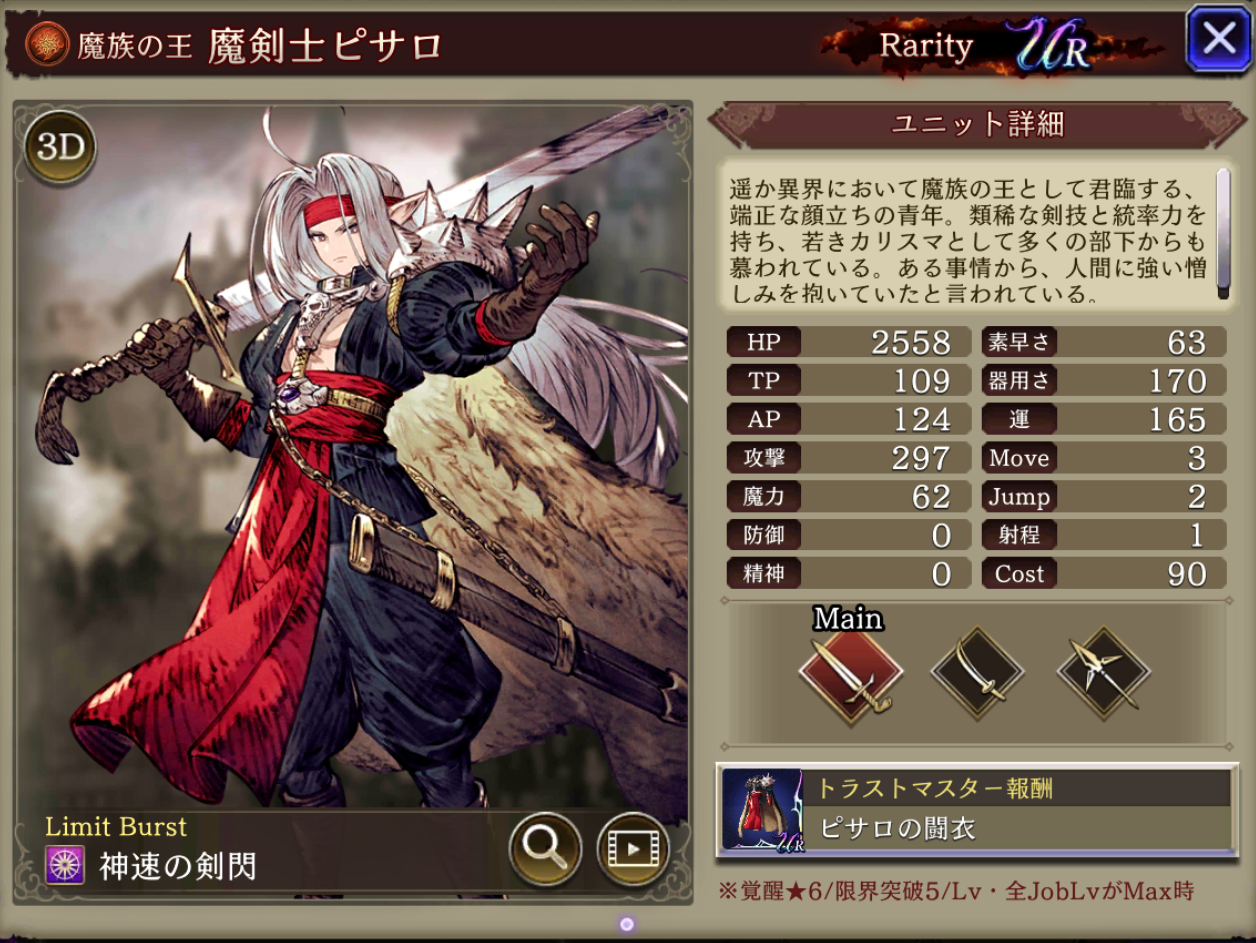Choose the curved katana job icon

tap(977, 673)
